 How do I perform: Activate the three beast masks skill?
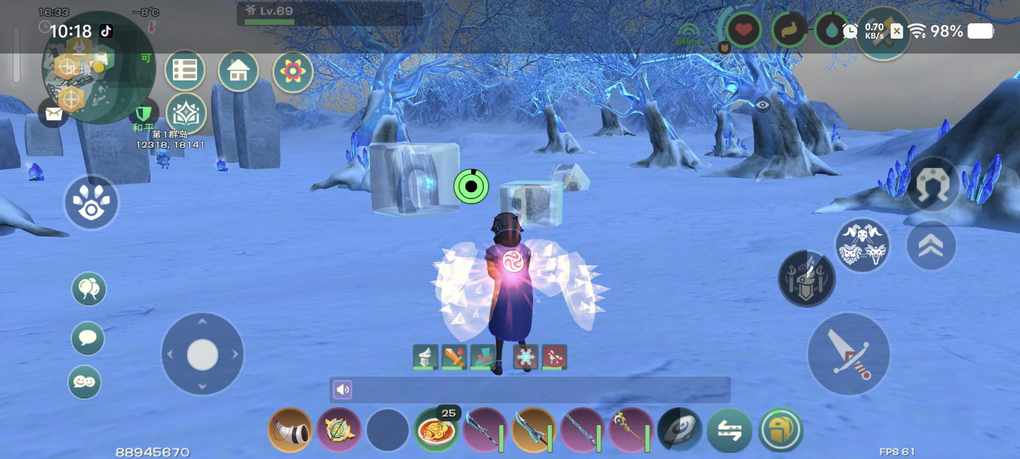862,246
